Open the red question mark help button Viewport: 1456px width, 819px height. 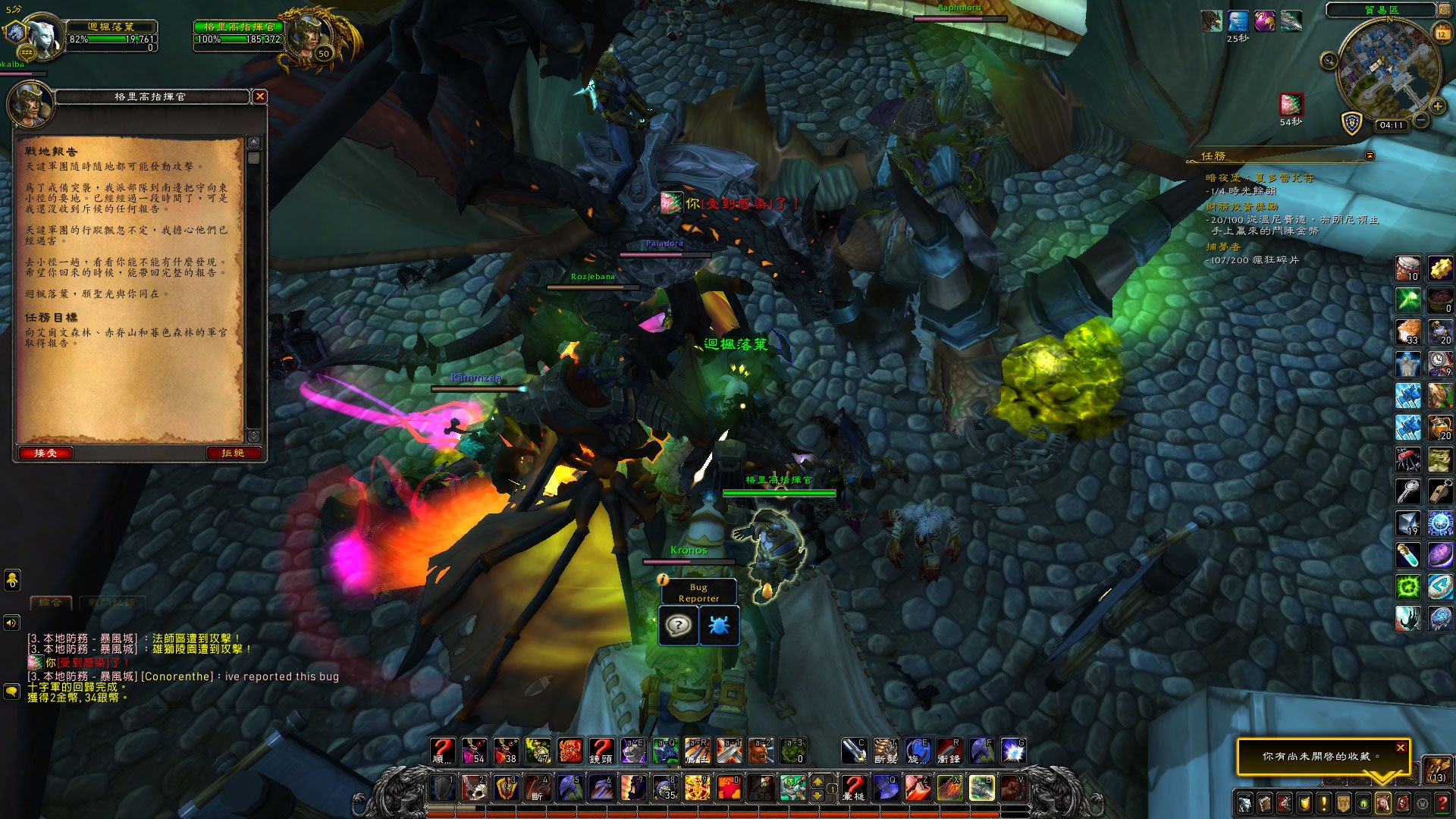tap(1442, 803)
